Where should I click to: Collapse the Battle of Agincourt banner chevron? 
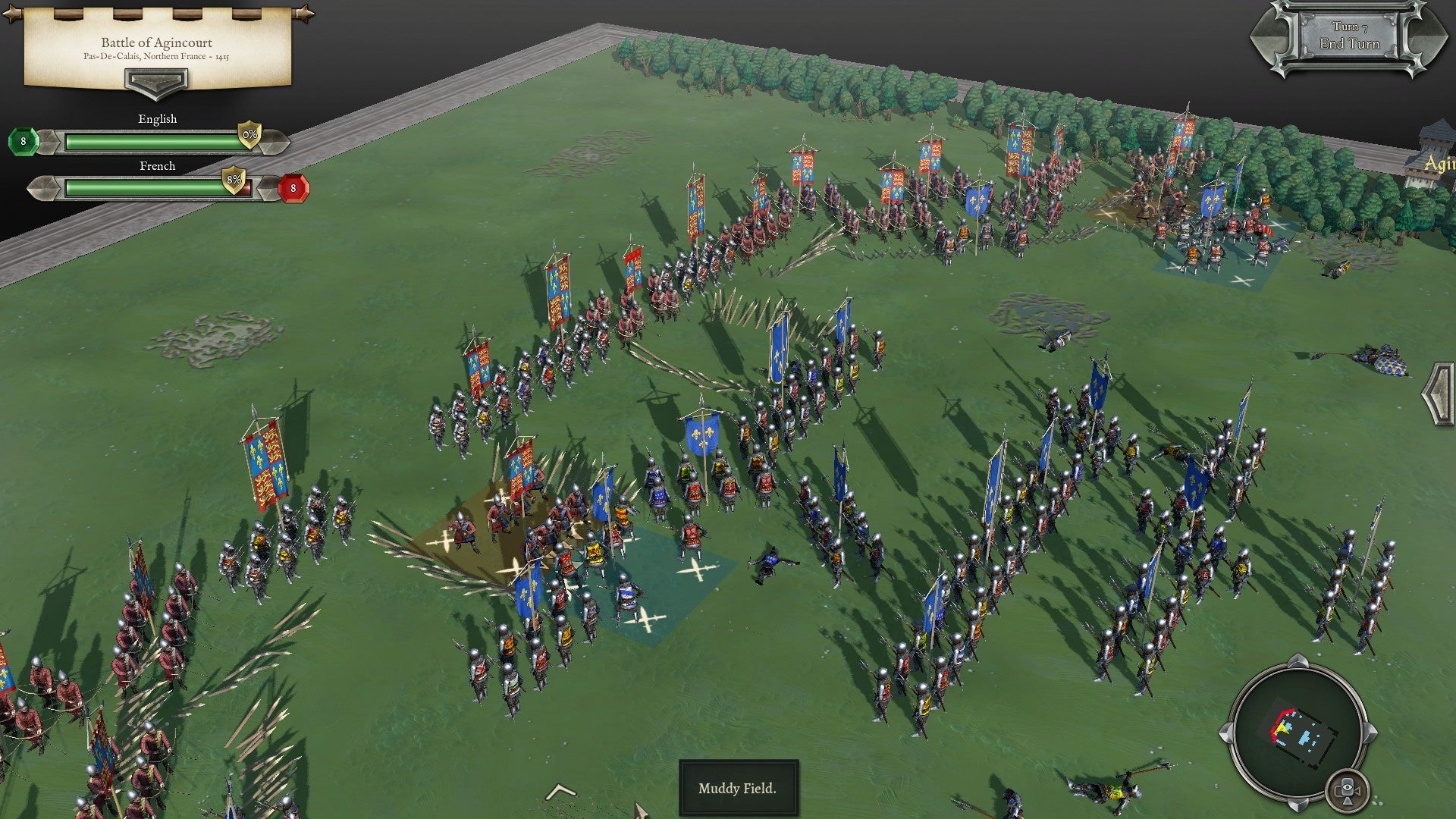tap(156, 85)
